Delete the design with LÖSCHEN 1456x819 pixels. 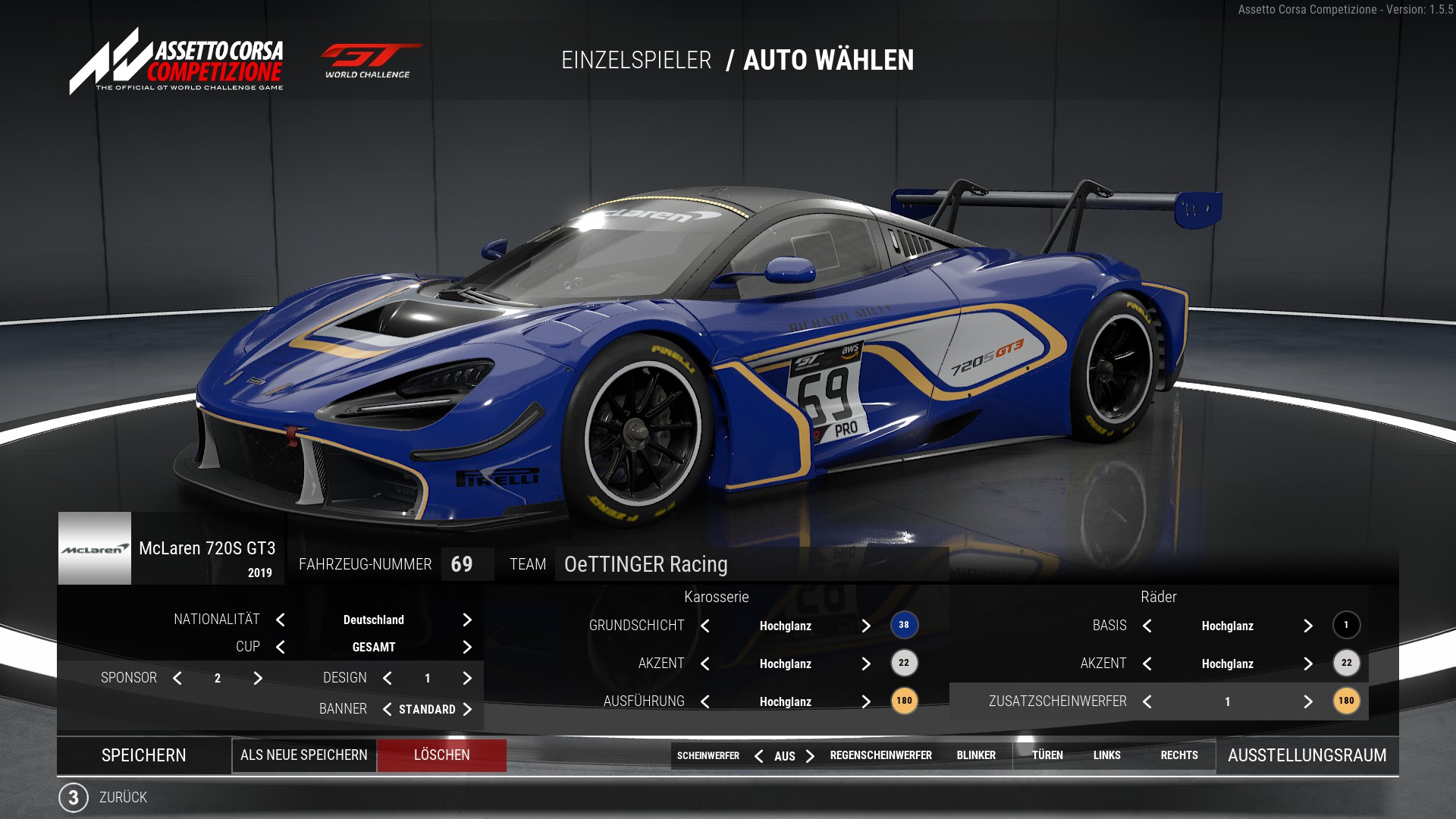(442, 755)
